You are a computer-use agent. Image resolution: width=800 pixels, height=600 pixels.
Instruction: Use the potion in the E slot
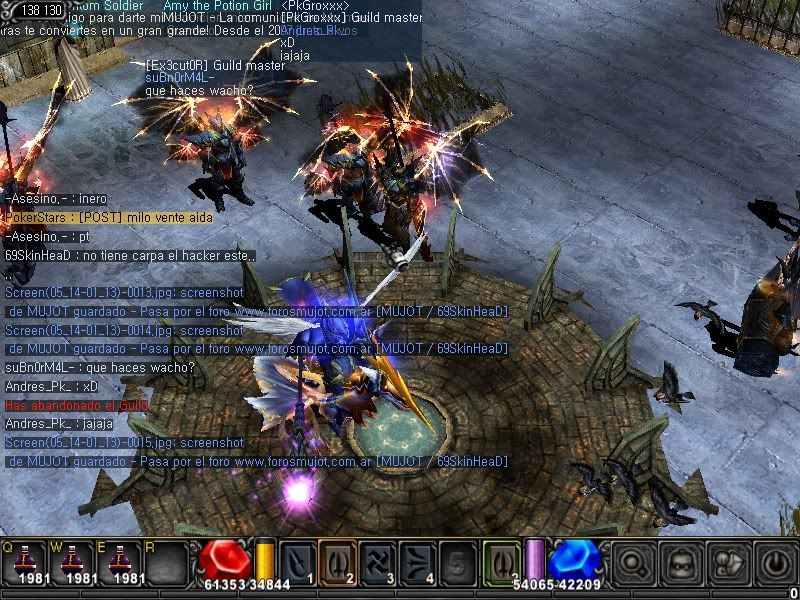point(122,562)
